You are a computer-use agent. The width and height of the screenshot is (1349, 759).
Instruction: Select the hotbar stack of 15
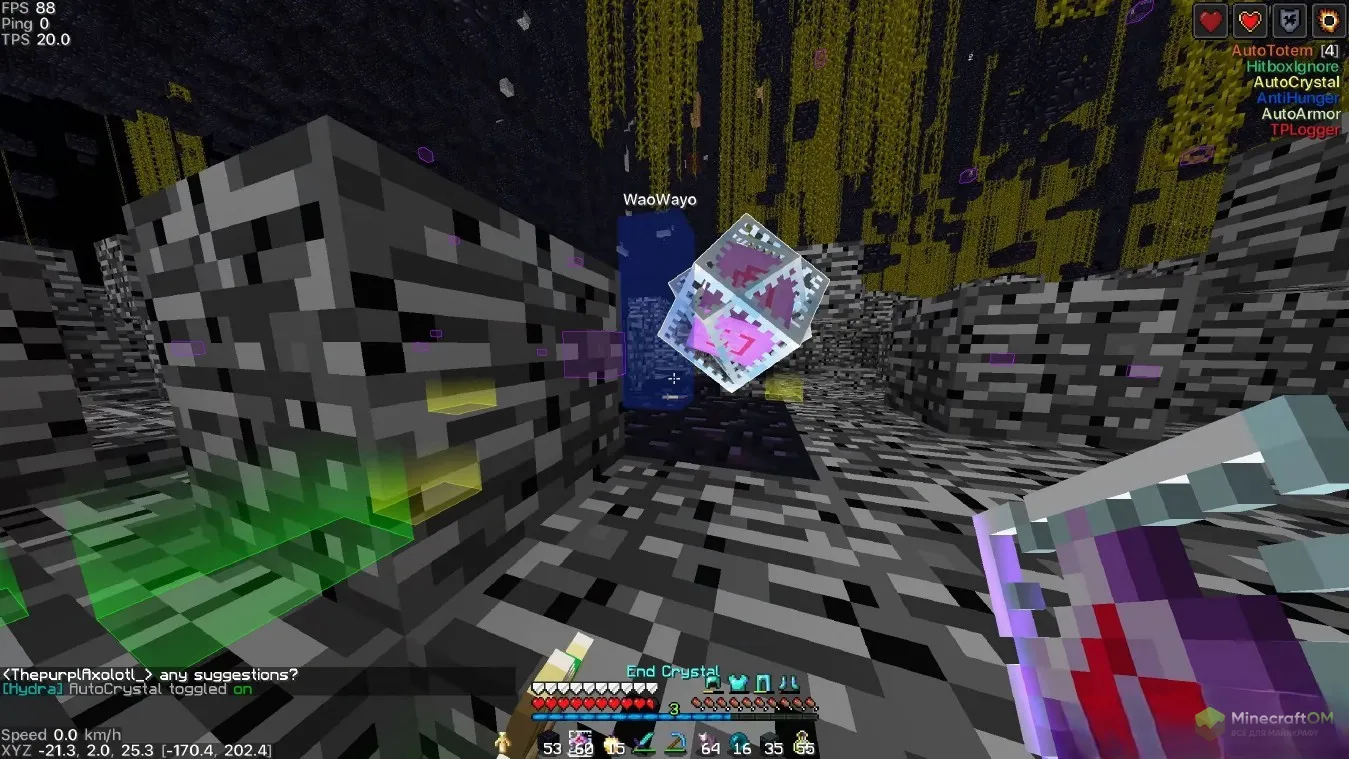click(613, 742)
